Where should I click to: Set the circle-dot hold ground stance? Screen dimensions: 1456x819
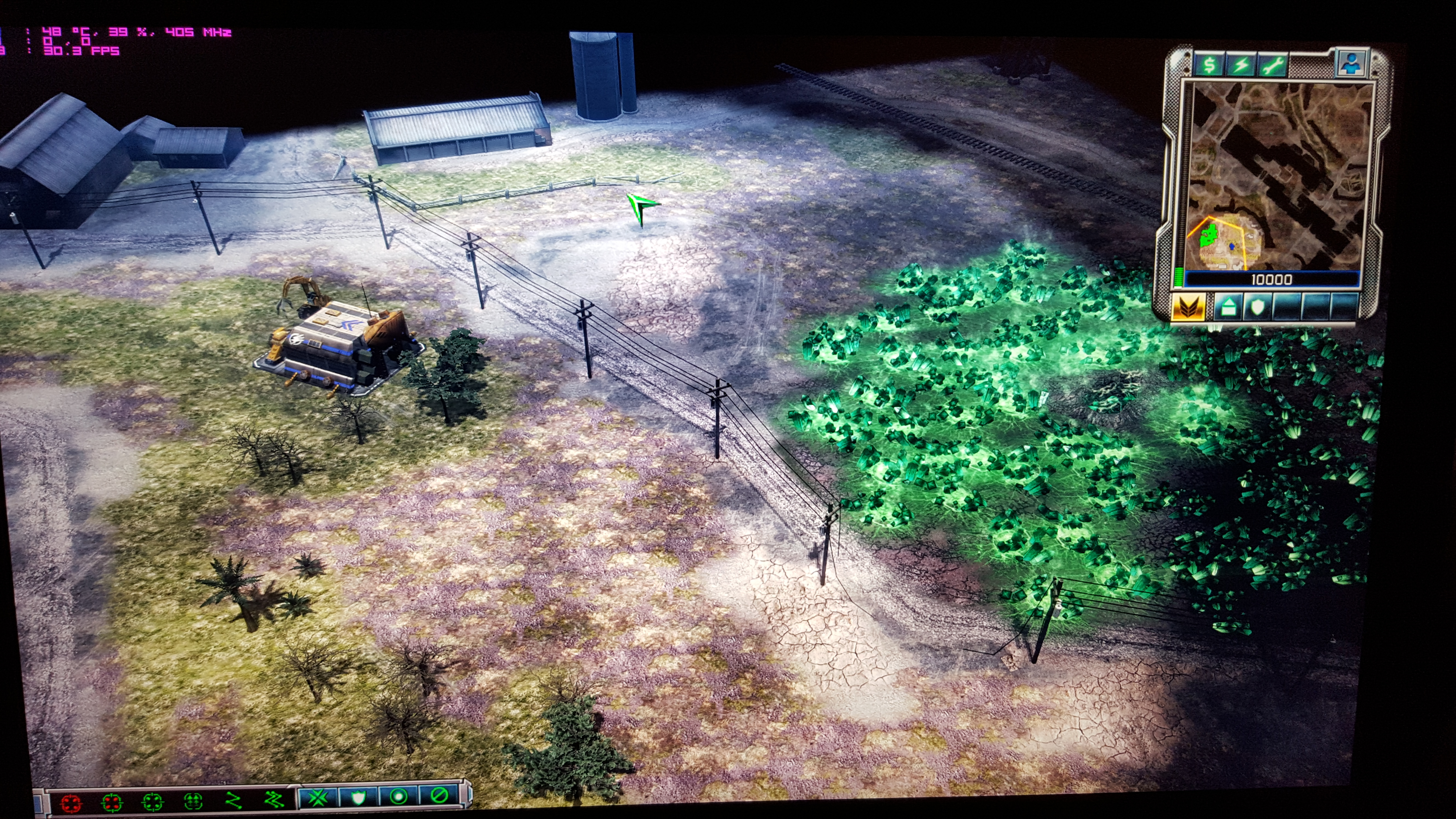(399, 797)
